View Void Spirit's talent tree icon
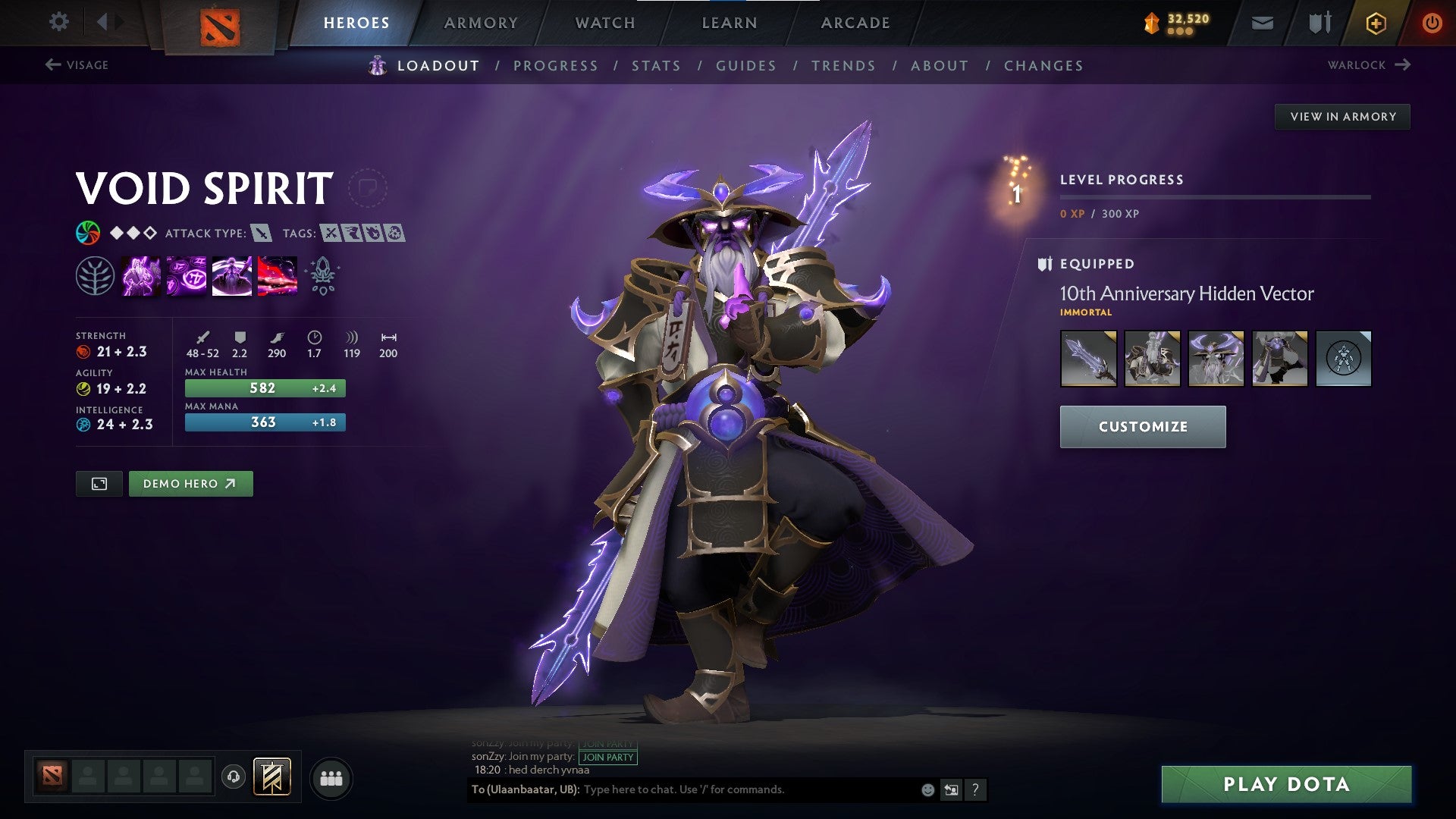The height and width of the screenshot is (819, 1456). [94, 275]
